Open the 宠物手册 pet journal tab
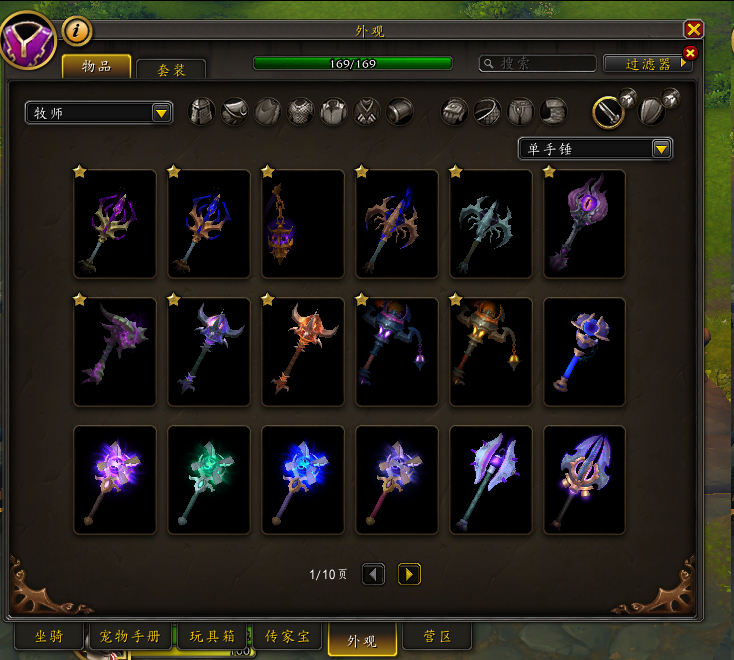This screenshot has height=660, width=734. click(x=131, y=637)
